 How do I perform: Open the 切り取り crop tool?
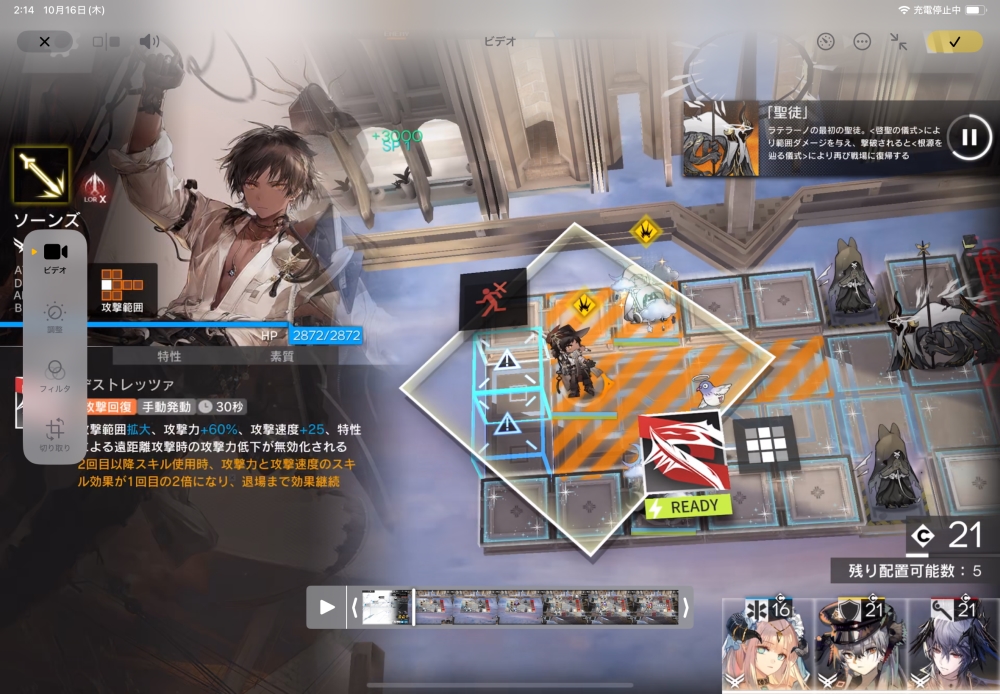55,433
